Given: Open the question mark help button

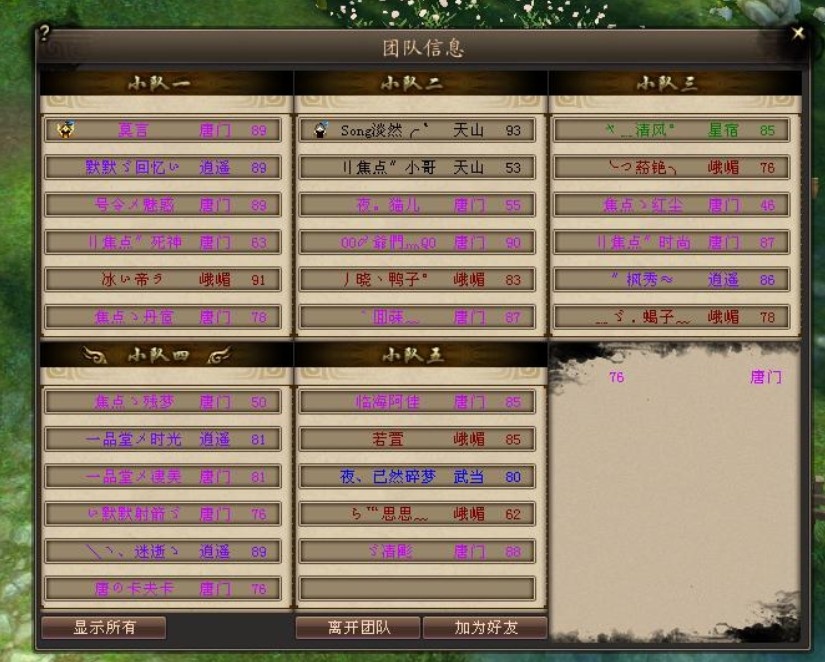Looking at the screenshot, I should click(x=44, y=33).
